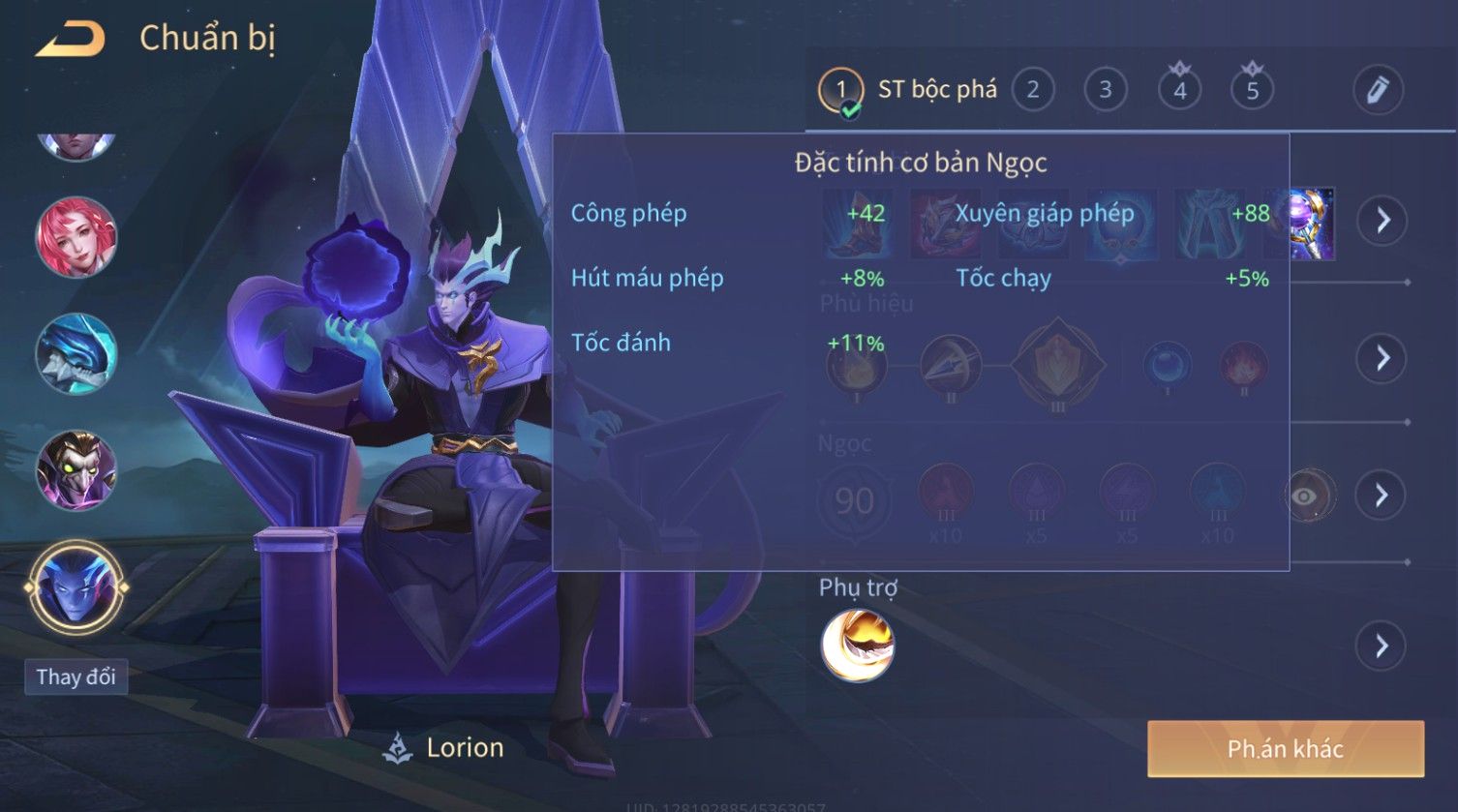Choose build preset 5
The height and width of the screenshot is (812, 1458).
[x=1252, y=90]
